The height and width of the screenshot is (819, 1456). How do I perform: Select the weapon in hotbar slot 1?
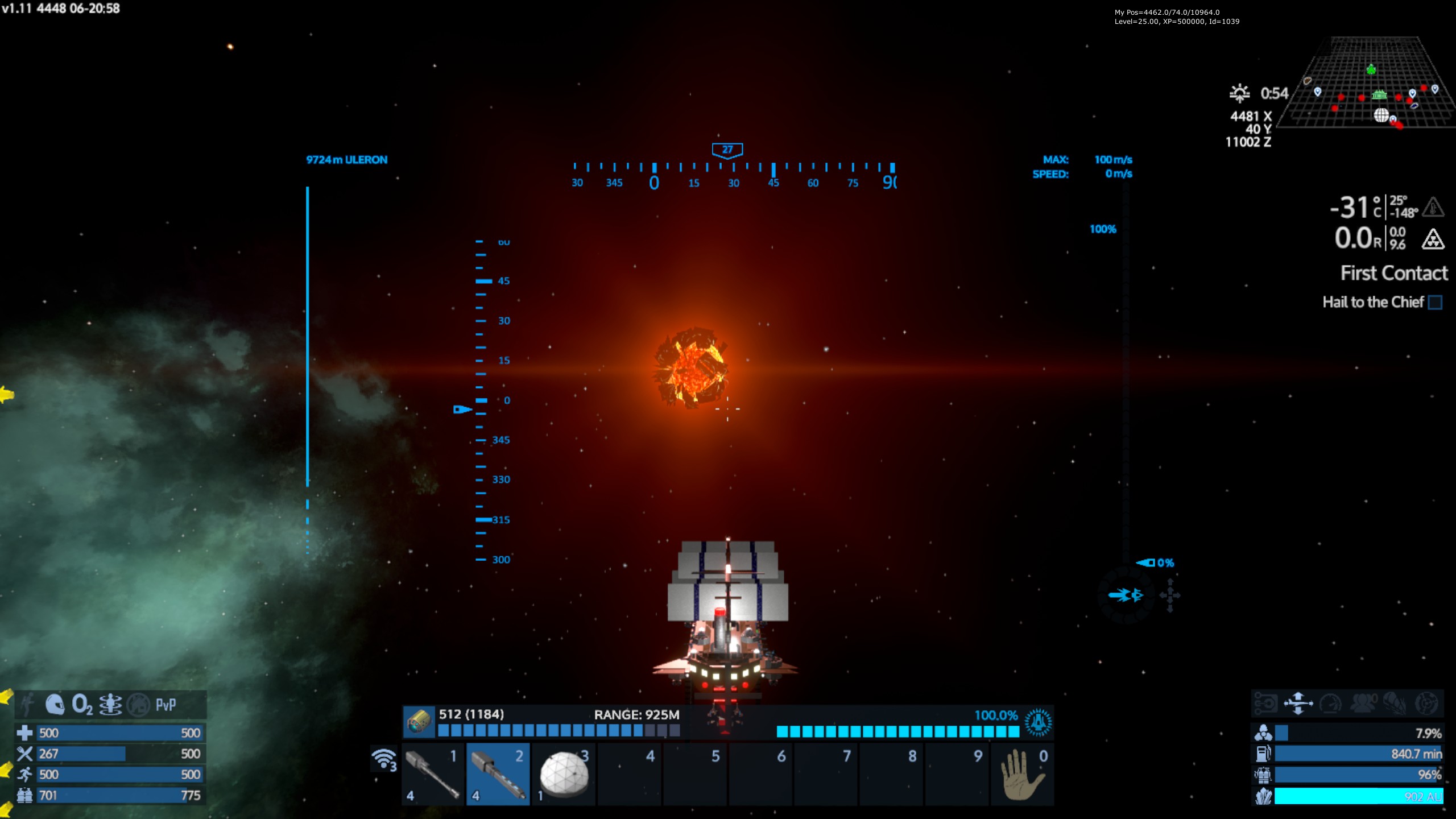(x=433, y=774)
